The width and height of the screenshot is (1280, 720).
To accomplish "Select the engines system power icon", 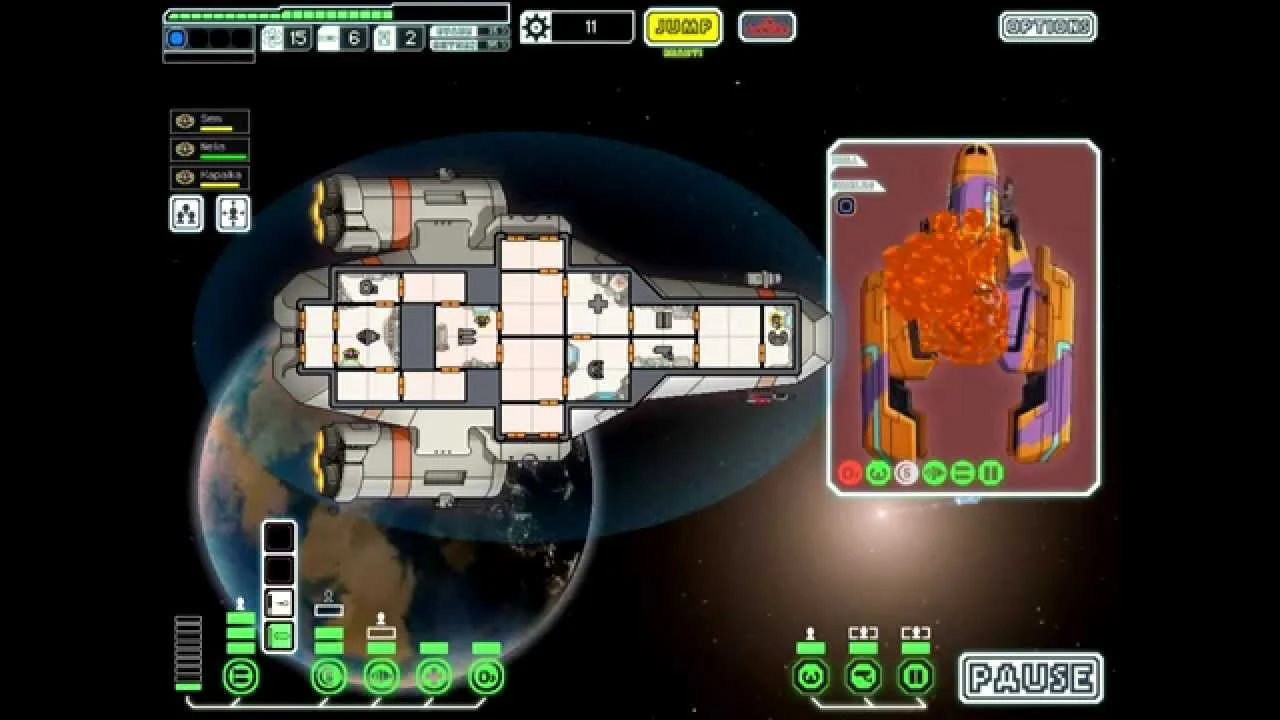I will 381,677.
